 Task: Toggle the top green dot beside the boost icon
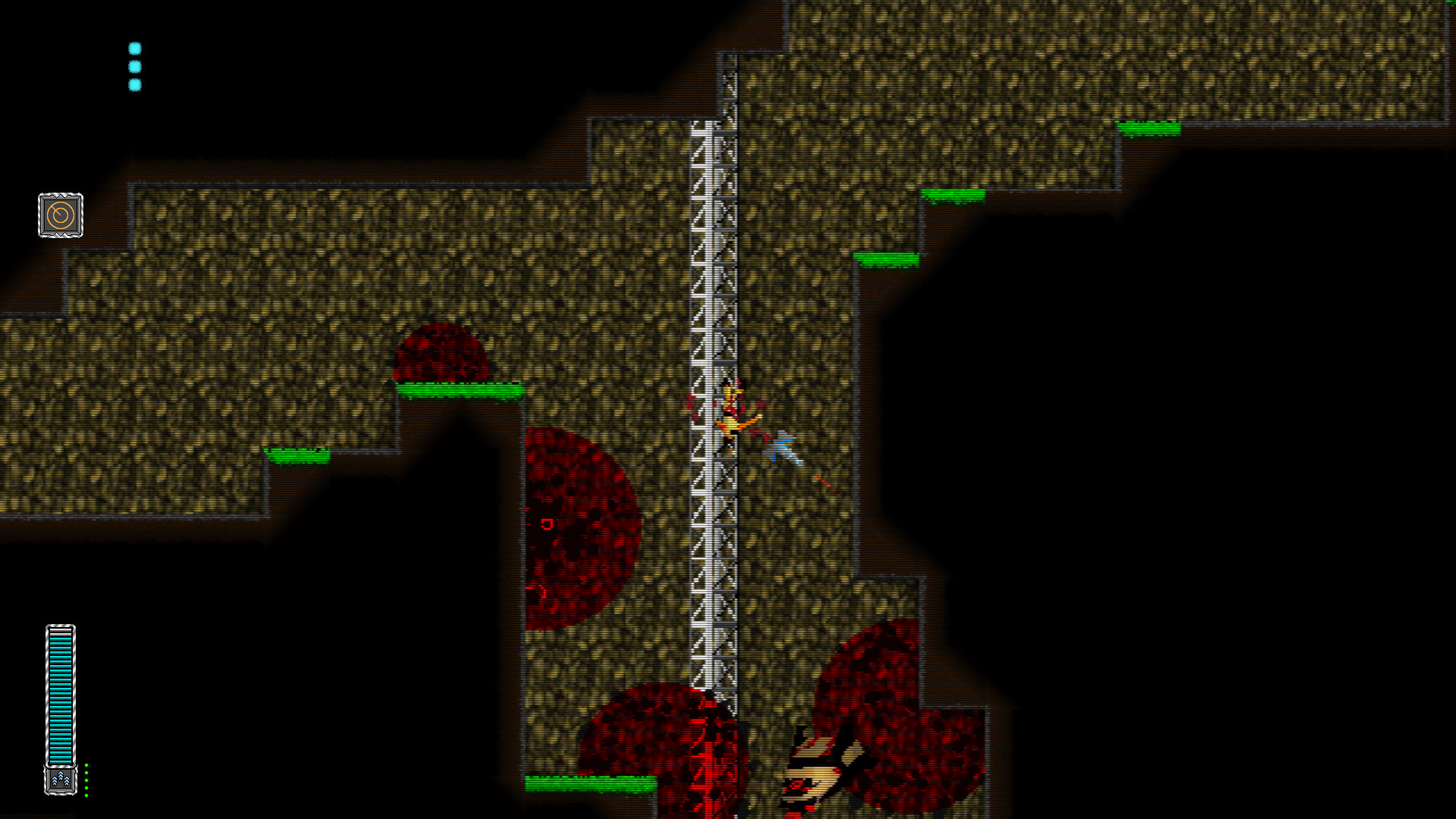[86, 765]
